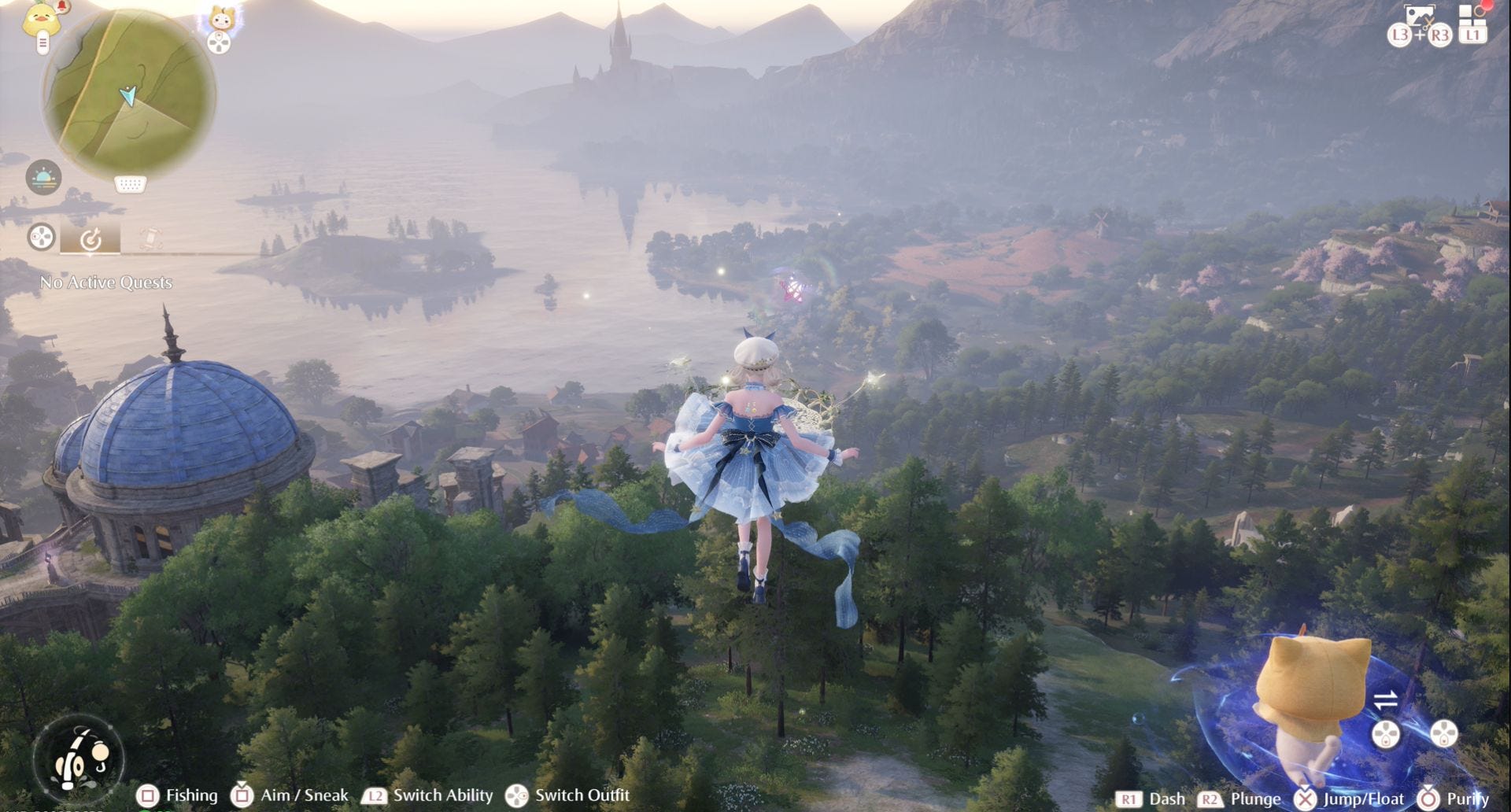Activate the fishing ability icon

click(79, 758)
